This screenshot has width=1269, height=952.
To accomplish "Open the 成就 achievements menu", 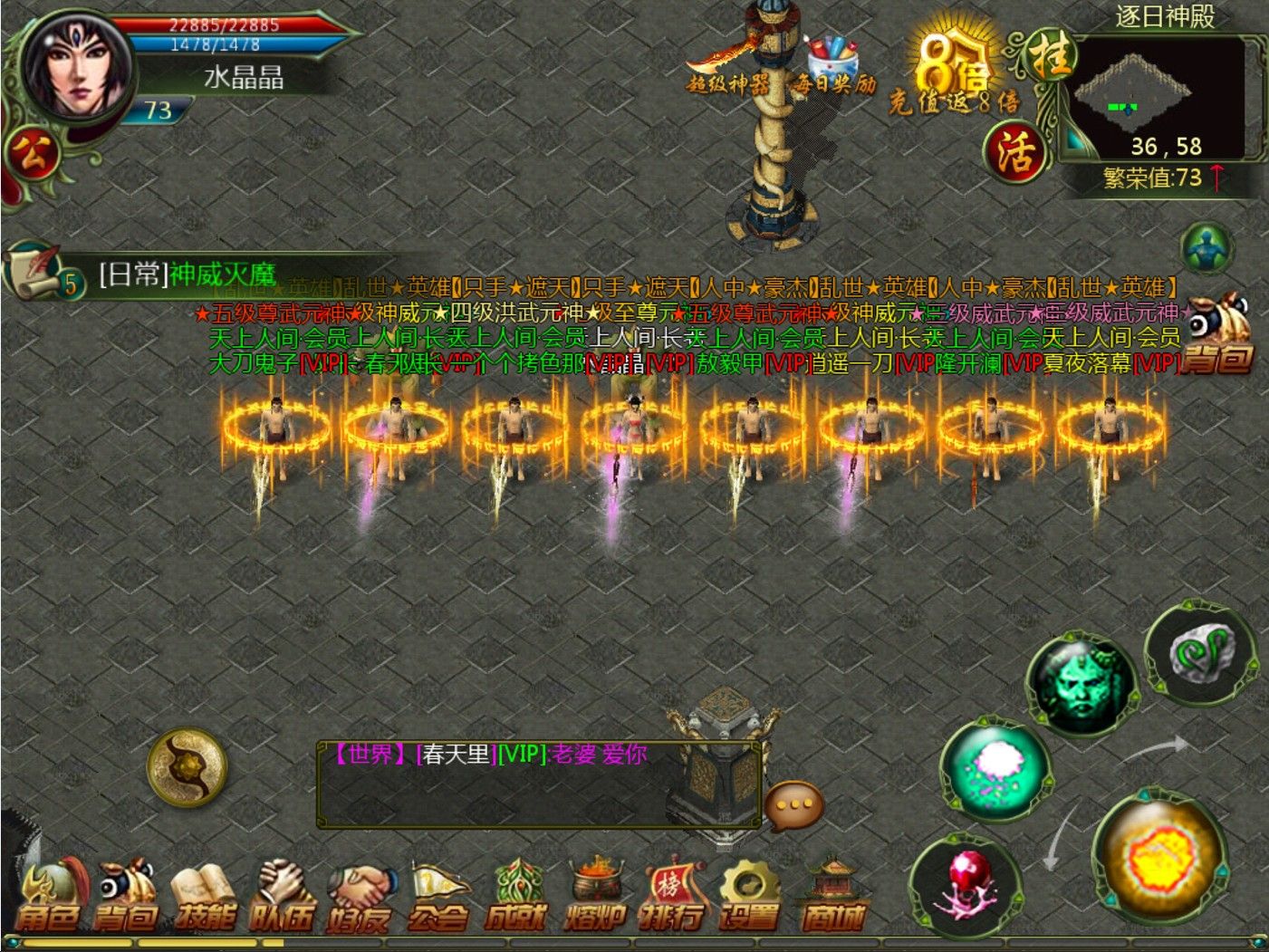I will tap(515, 898).
